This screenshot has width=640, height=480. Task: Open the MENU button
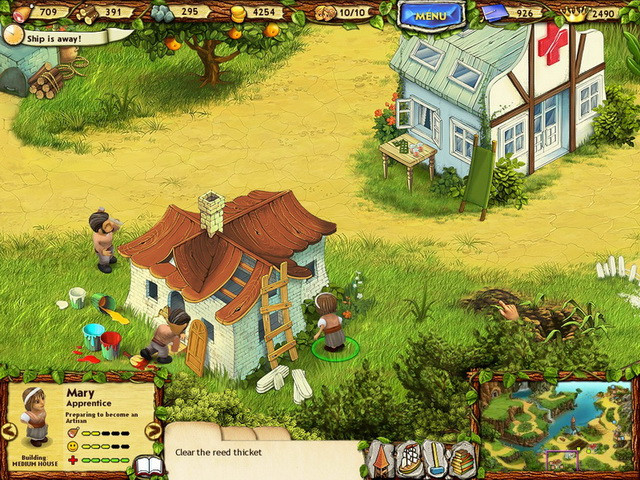(431, 15)
